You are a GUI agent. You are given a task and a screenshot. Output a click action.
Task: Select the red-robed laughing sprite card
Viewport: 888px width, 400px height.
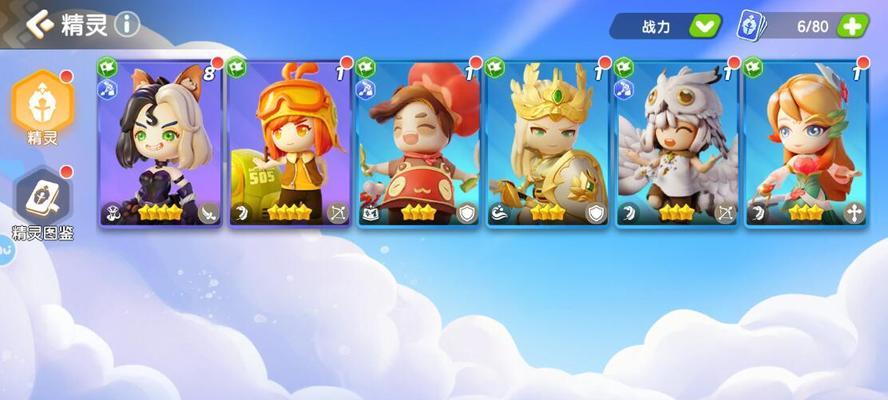coord(419,143)
